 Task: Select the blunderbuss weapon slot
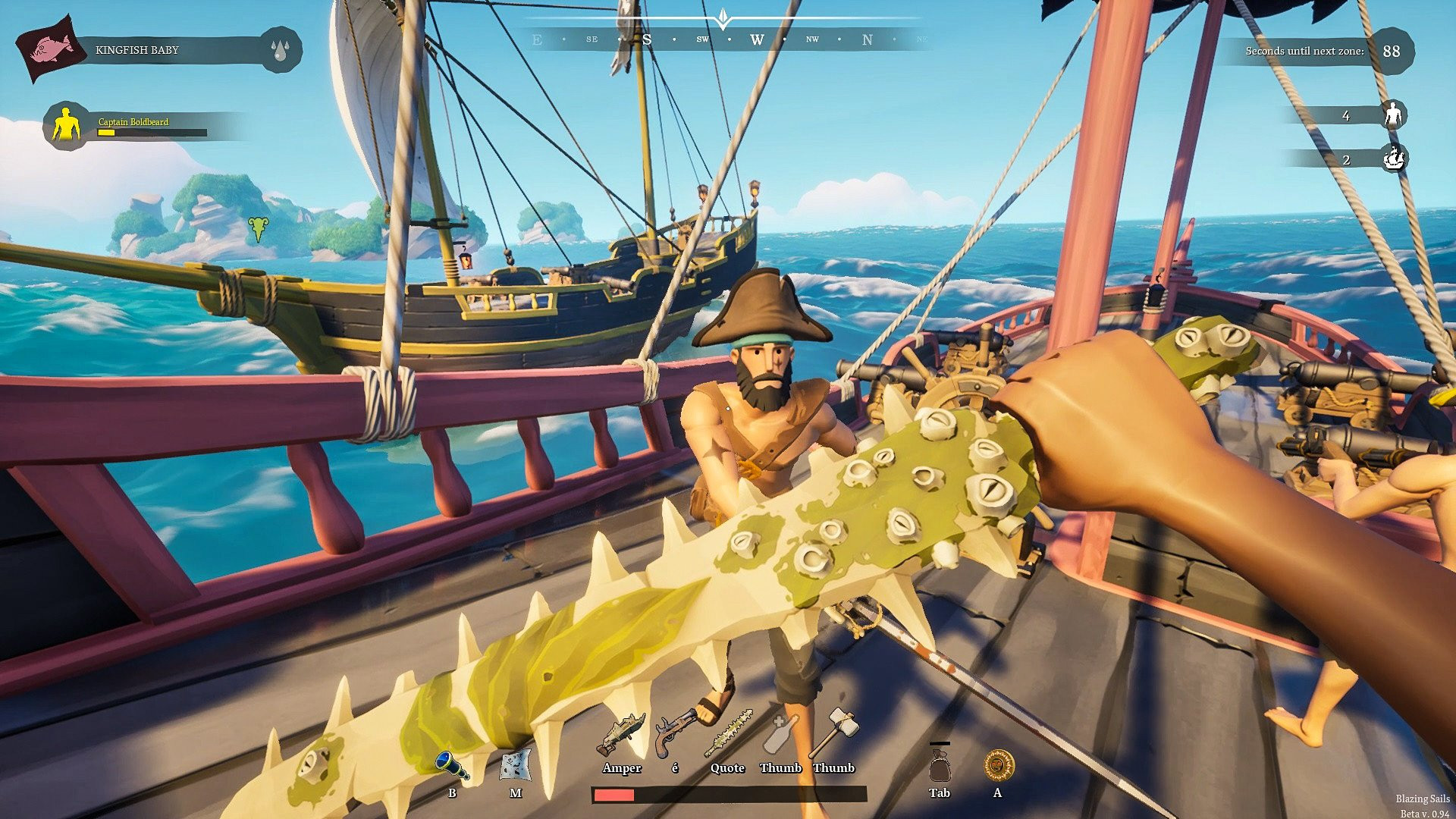coord(621,735)
